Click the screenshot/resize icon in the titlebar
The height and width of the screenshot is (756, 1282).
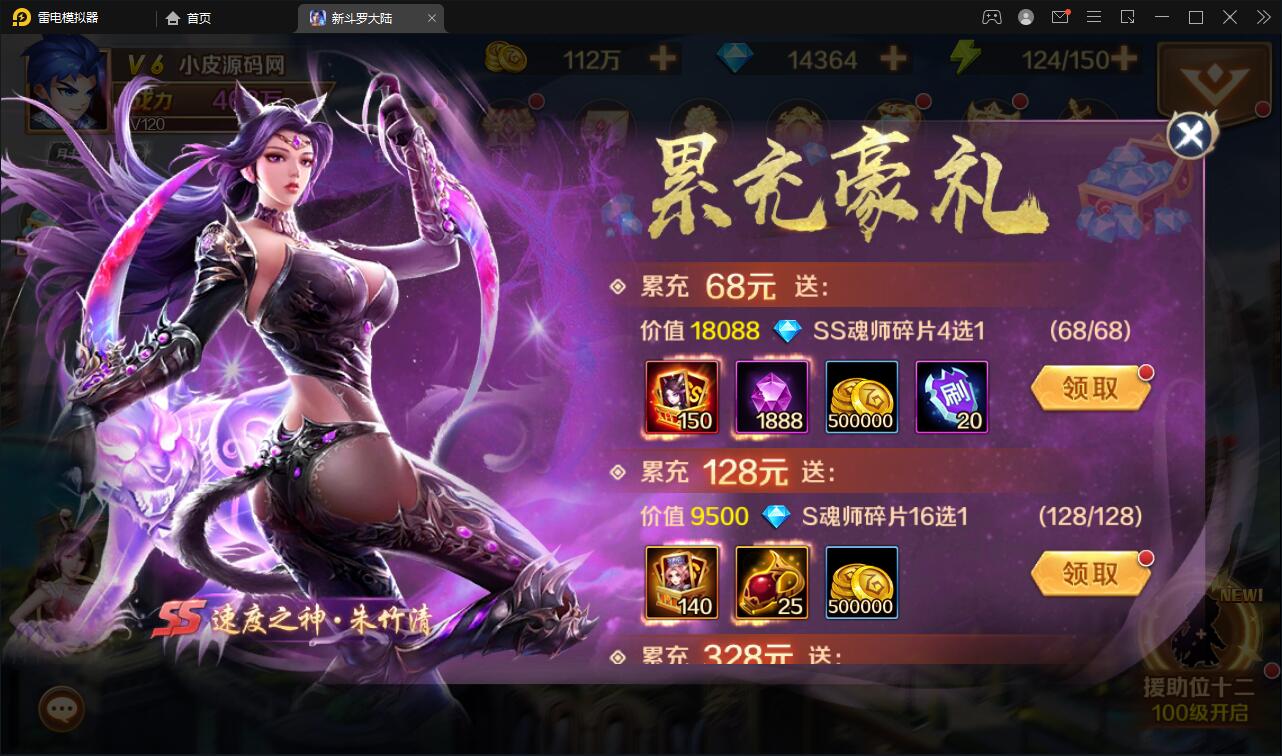(1128, 17)
